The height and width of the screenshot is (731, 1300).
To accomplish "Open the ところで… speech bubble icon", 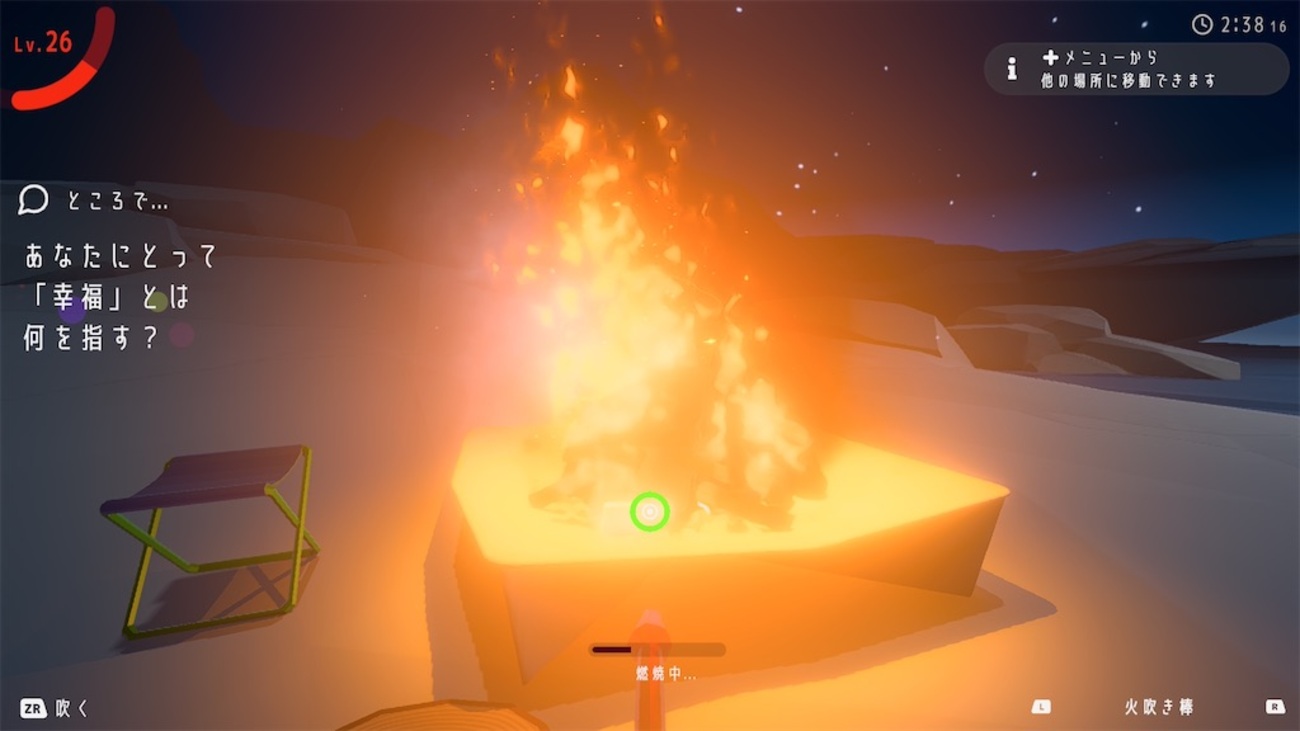I will click(x=33, y=201).
